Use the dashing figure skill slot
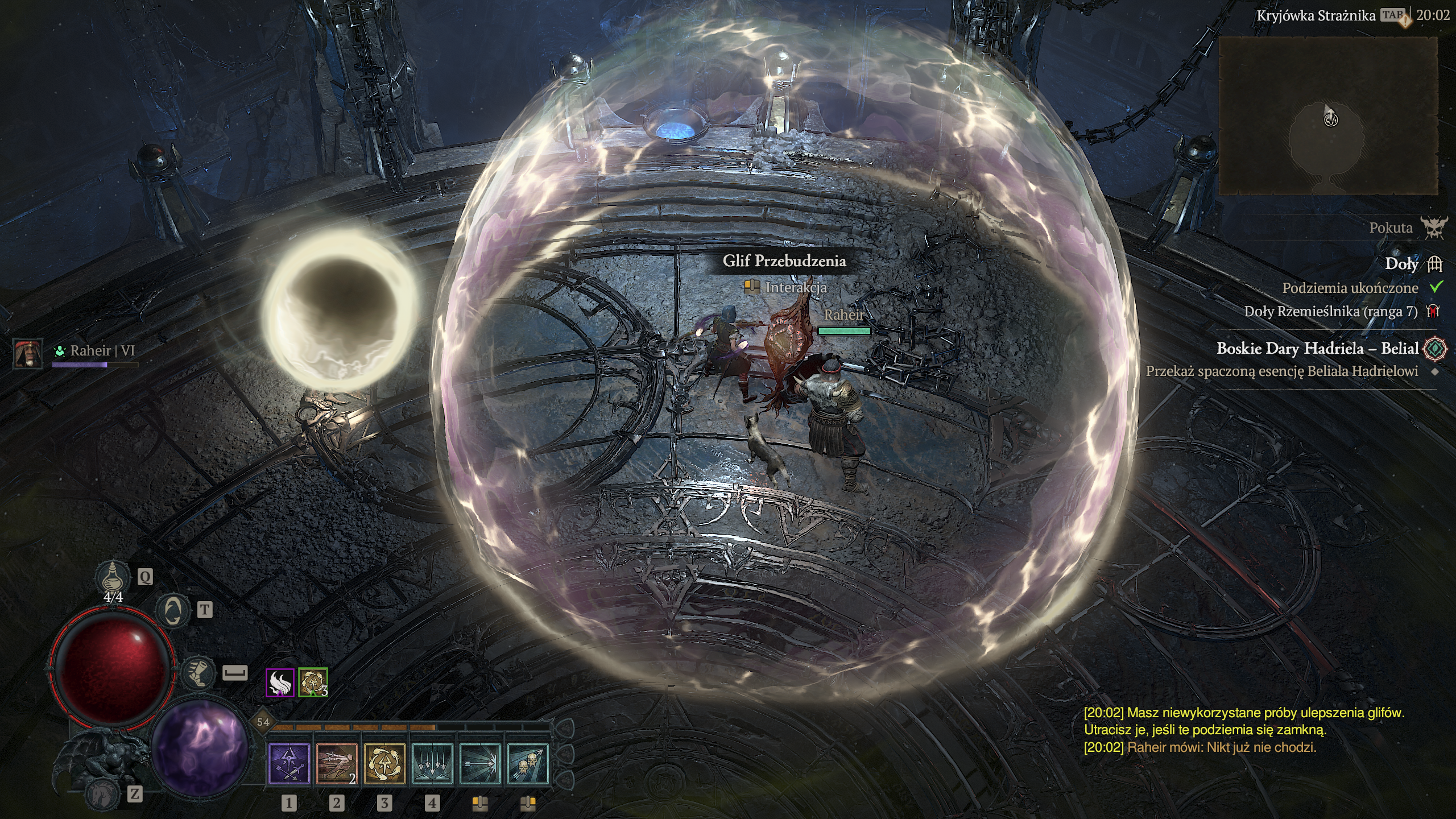 coord(337,764)
